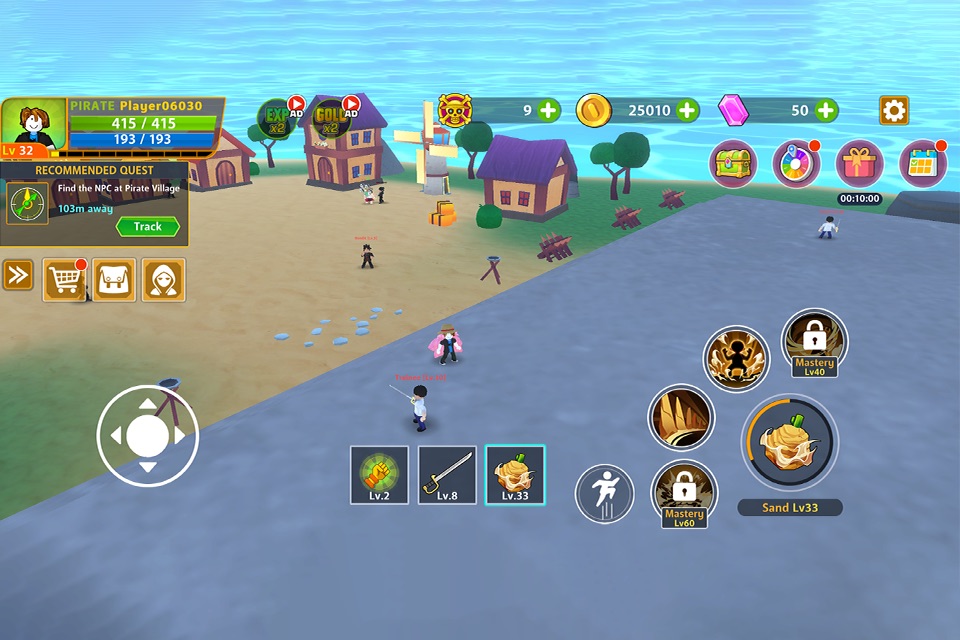Open the backpack inventory
Image resolution: width=960 pixels, height=640 pixels.
pyautogui.click(x=114, y=280)
